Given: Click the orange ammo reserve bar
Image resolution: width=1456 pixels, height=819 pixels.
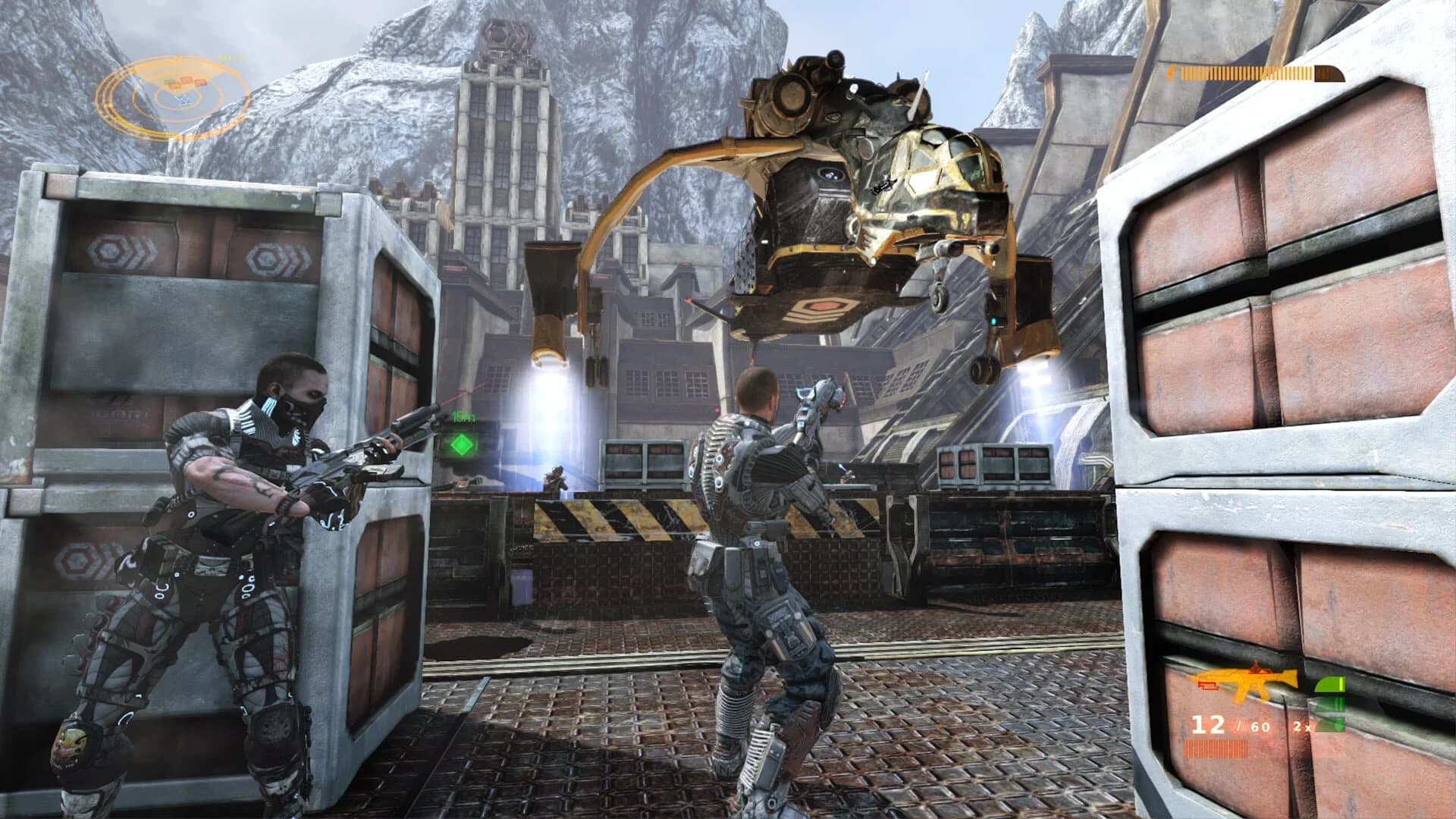Looking at the screenshot, I should tap(1215, 748).
